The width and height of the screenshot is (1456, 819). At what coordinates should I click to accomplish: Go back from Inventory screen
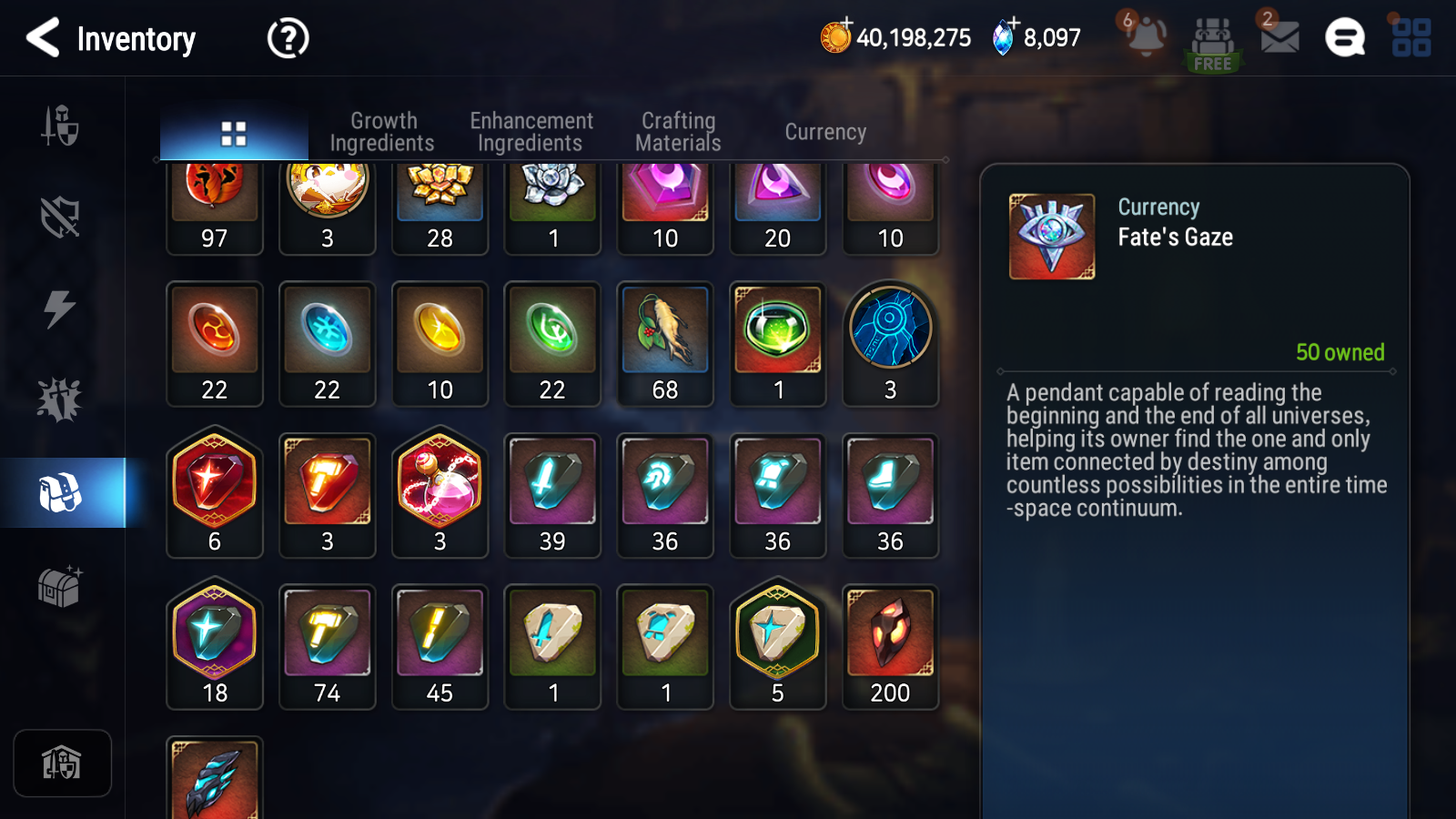tap(44, 38)
